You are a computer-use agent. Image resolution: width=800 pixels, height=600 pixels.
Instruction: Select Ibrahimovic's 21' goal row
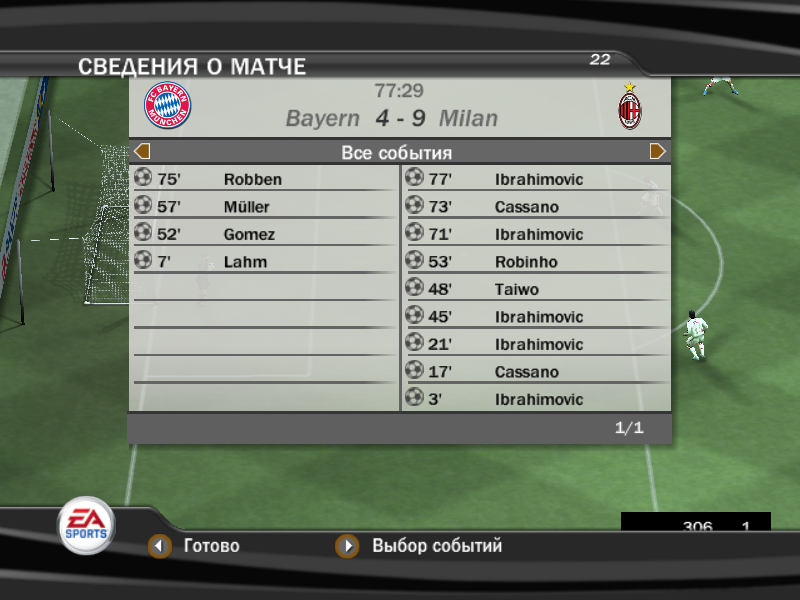point(536,344)
